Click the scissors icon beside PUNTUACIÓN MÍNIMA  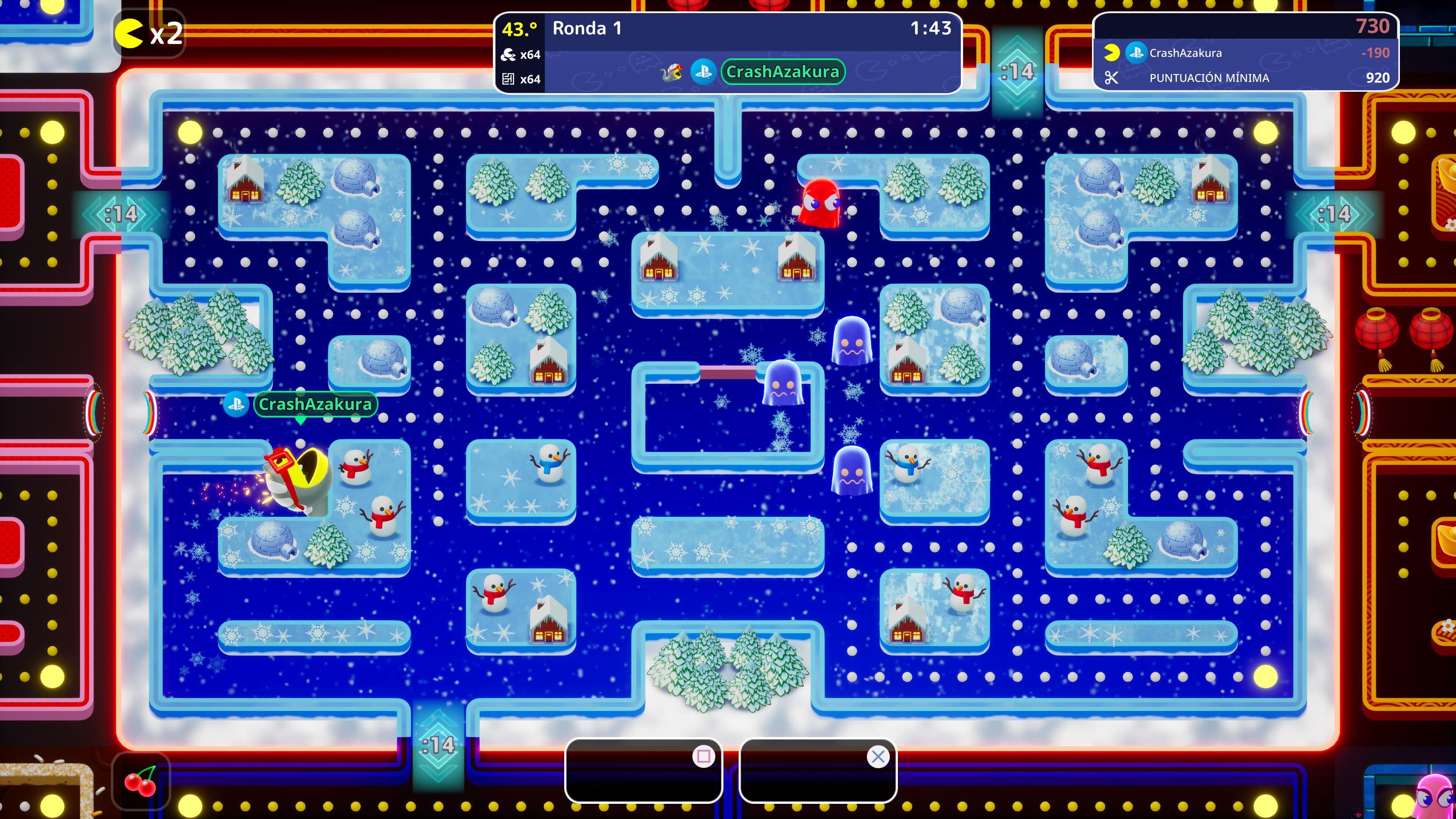pyautogui.click(x=1111, y=78)
